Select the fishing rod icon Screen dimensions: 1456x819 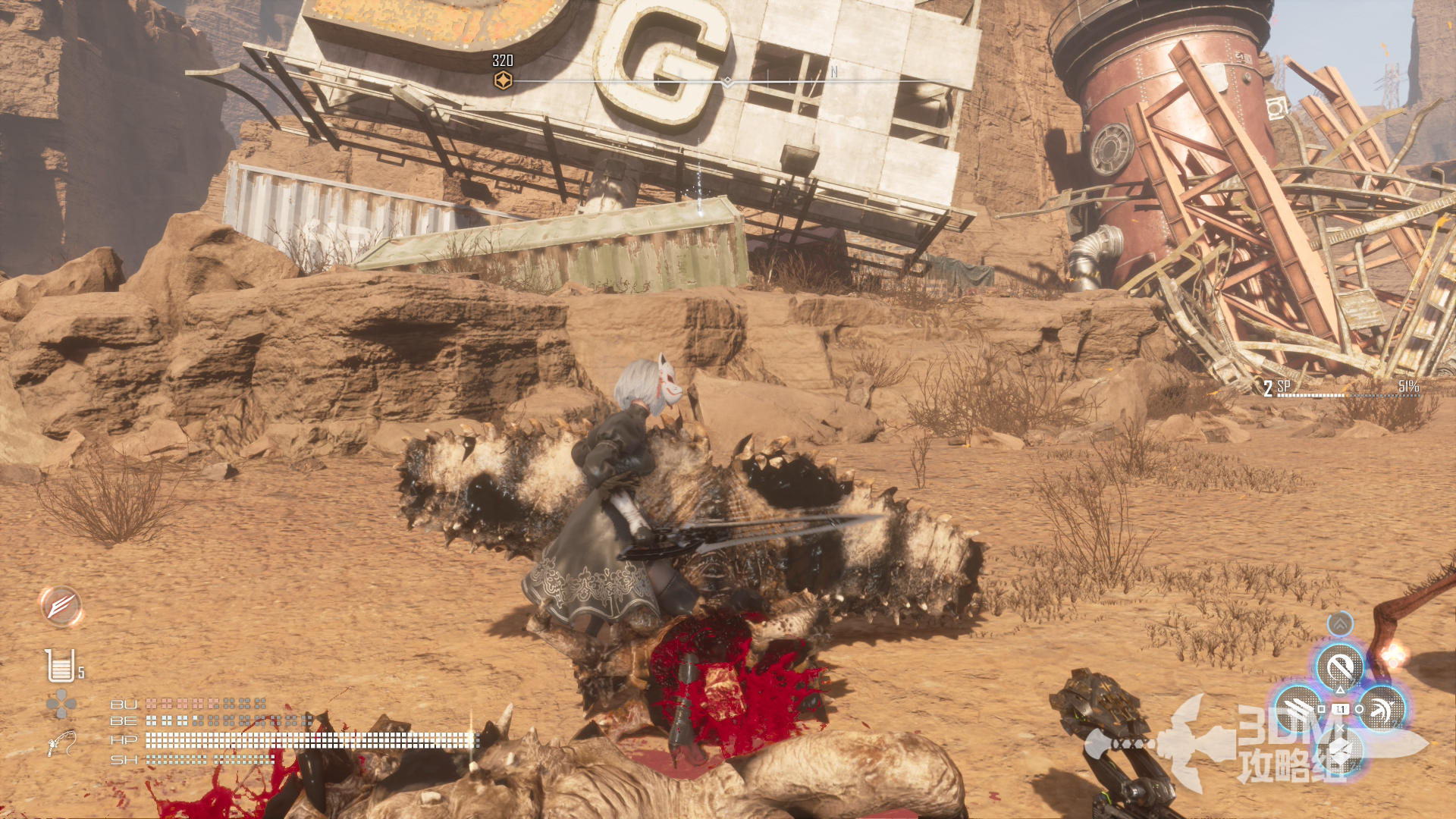(61, 743)
